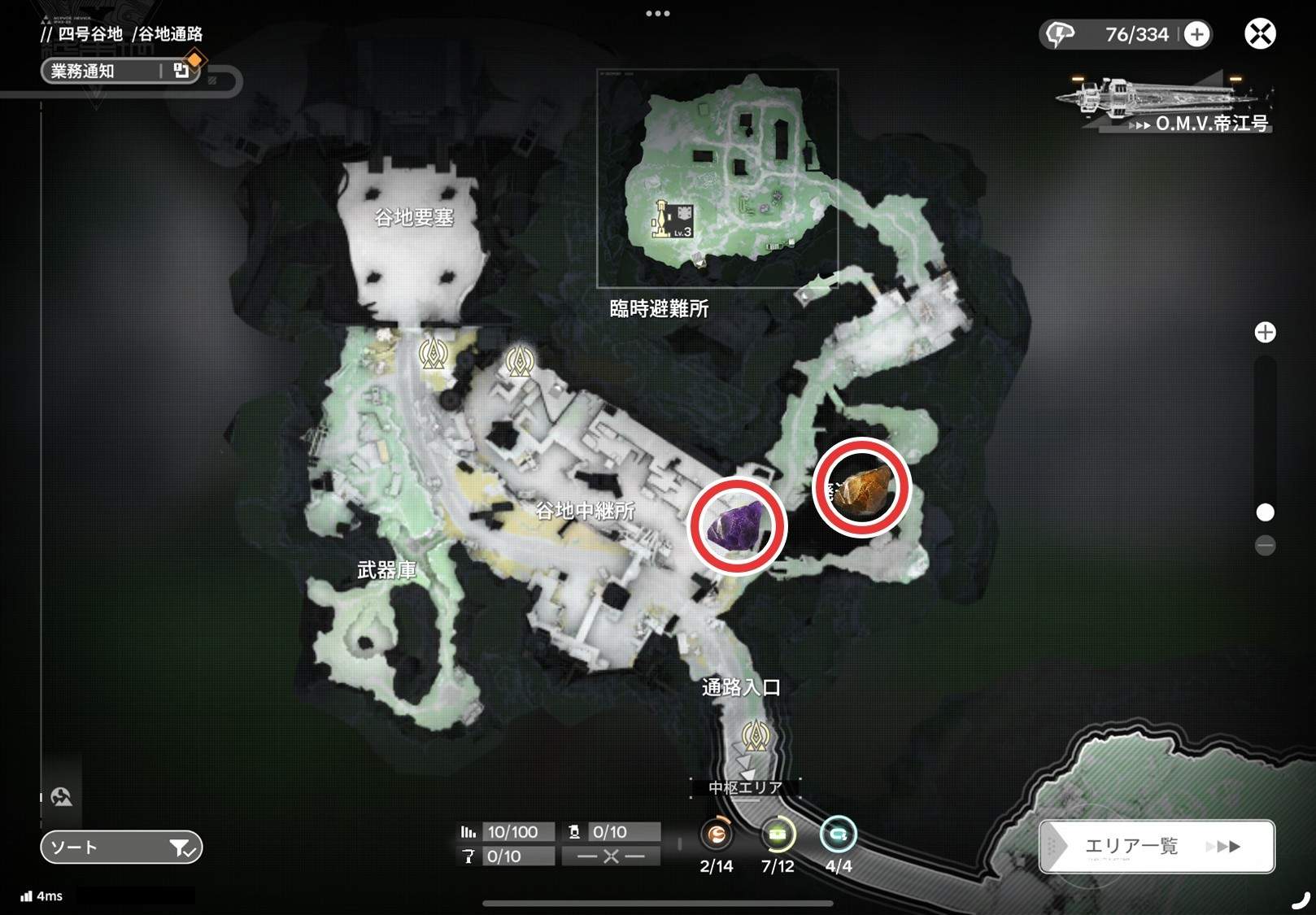Select the 中枢エリア area label
Screen dimensions: 1316x915
[x=745, y=787]
